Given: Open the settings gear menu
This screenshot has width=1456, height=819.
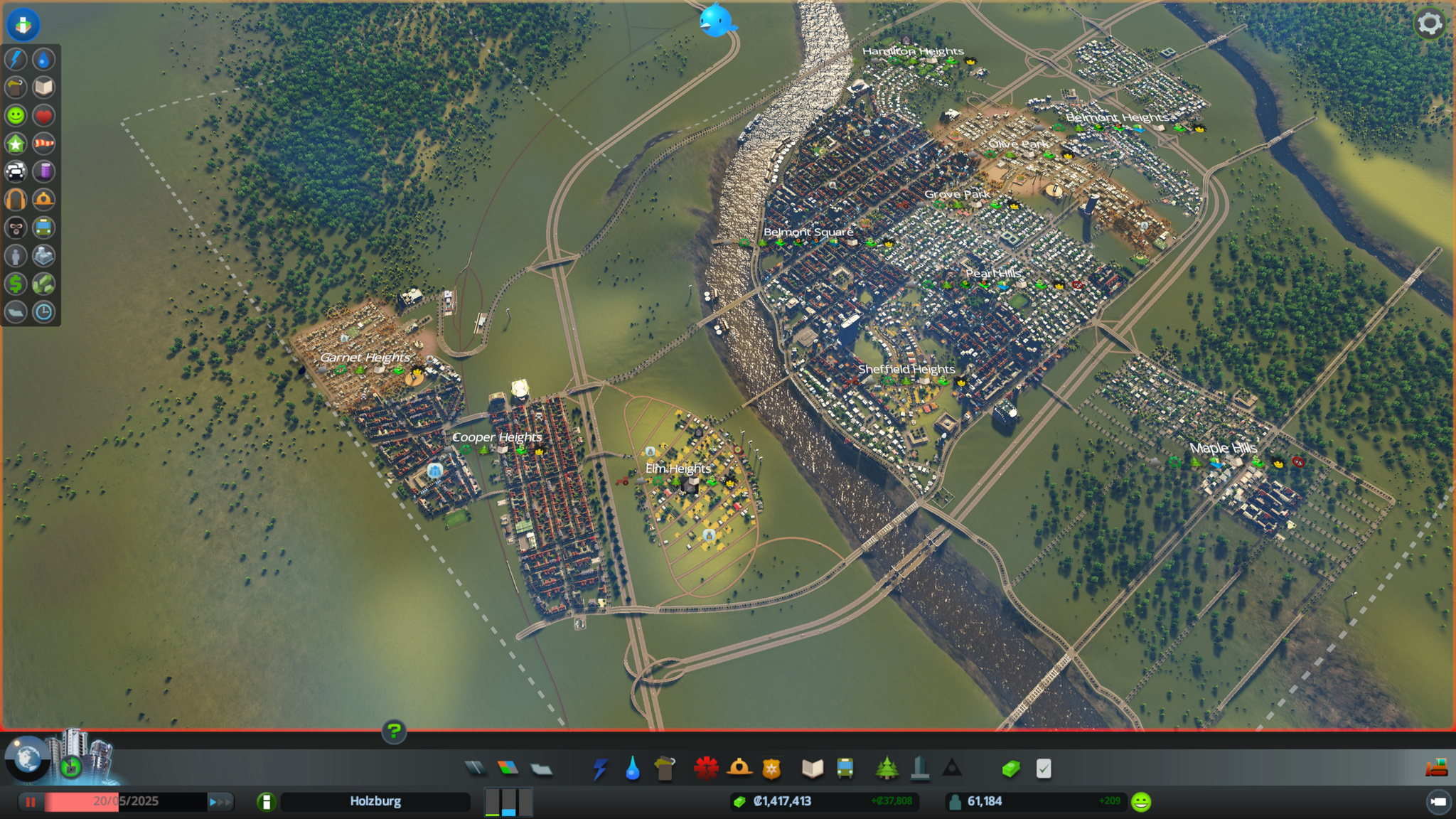Looking at the screenshot, I should pos(1430,23).
